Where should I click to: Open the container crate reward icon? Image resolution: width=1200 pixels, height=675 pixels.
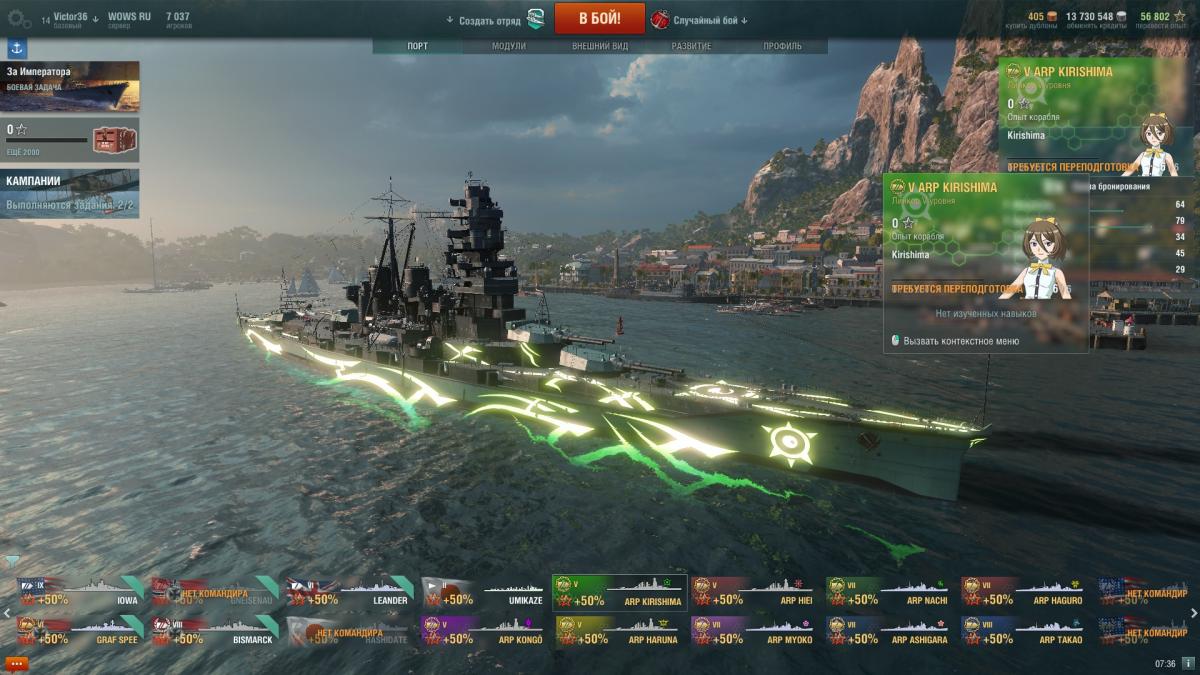click(x=107, y=140)
